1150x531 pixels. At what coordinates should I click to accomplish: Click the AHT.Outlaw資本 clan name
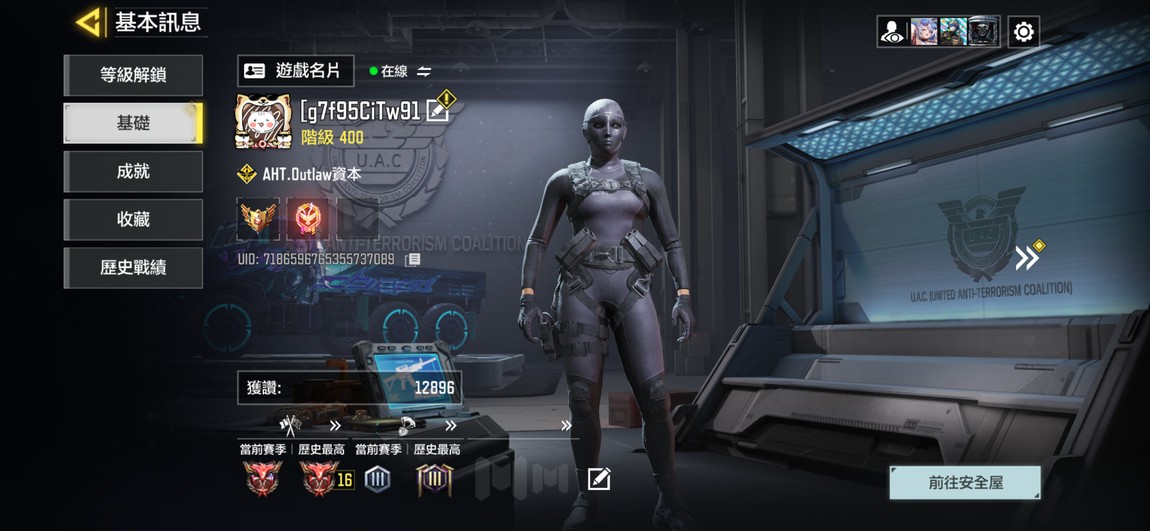click(311, 174)
